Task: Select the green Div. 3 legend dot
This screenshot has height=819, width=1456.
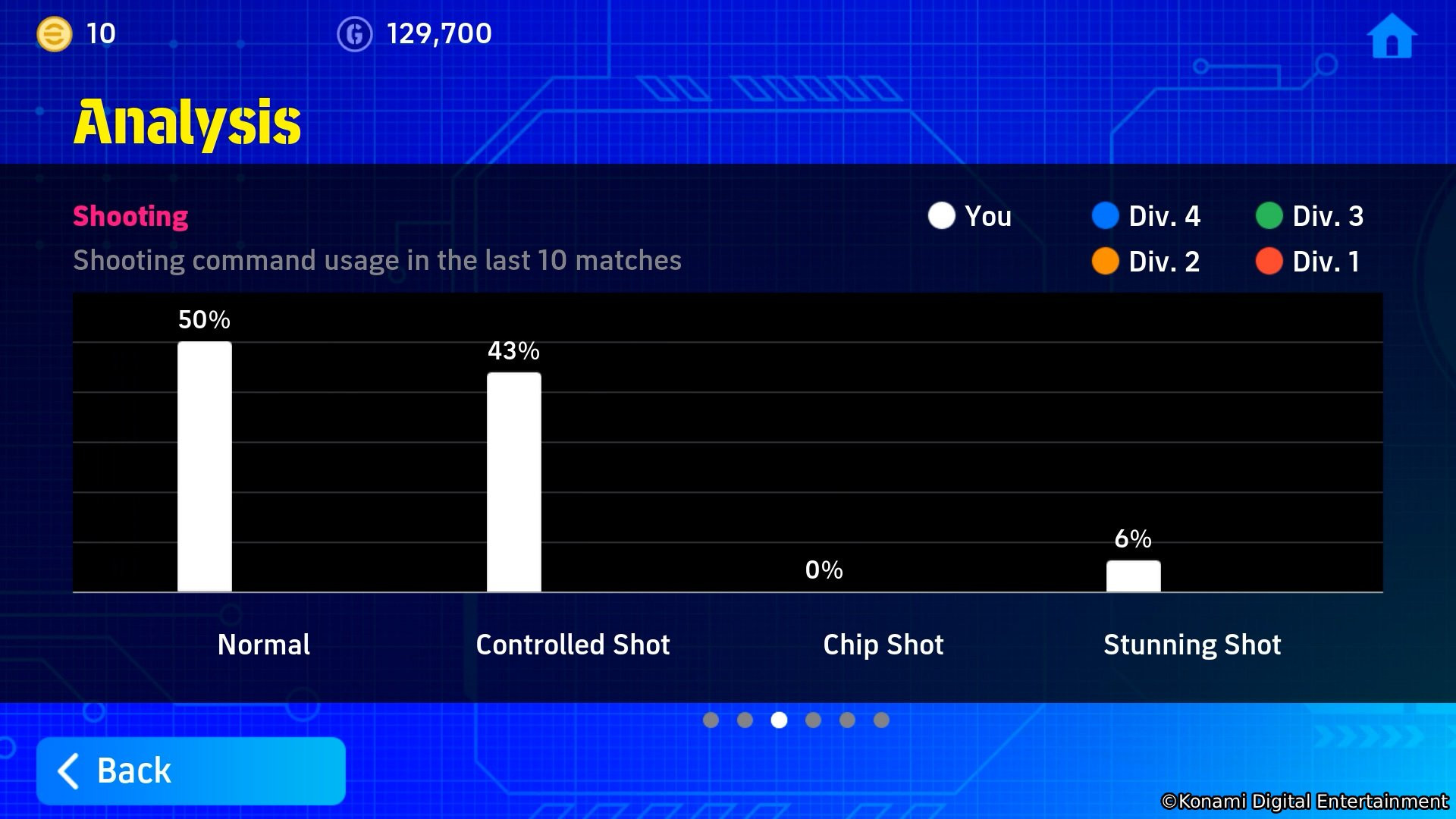Action: point(1271,216)
